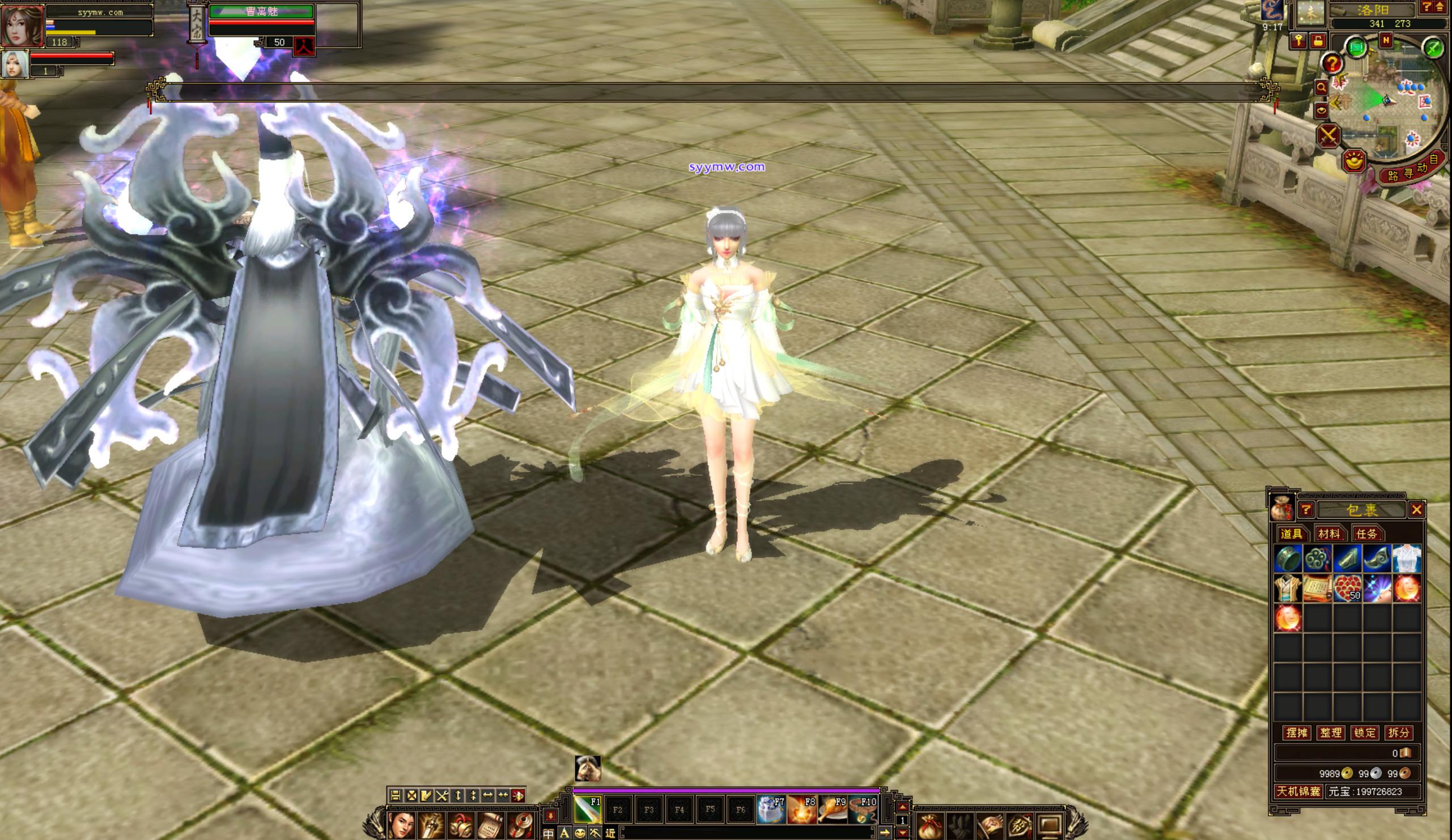Use the roast chicken leg in F9

point(832,809)
